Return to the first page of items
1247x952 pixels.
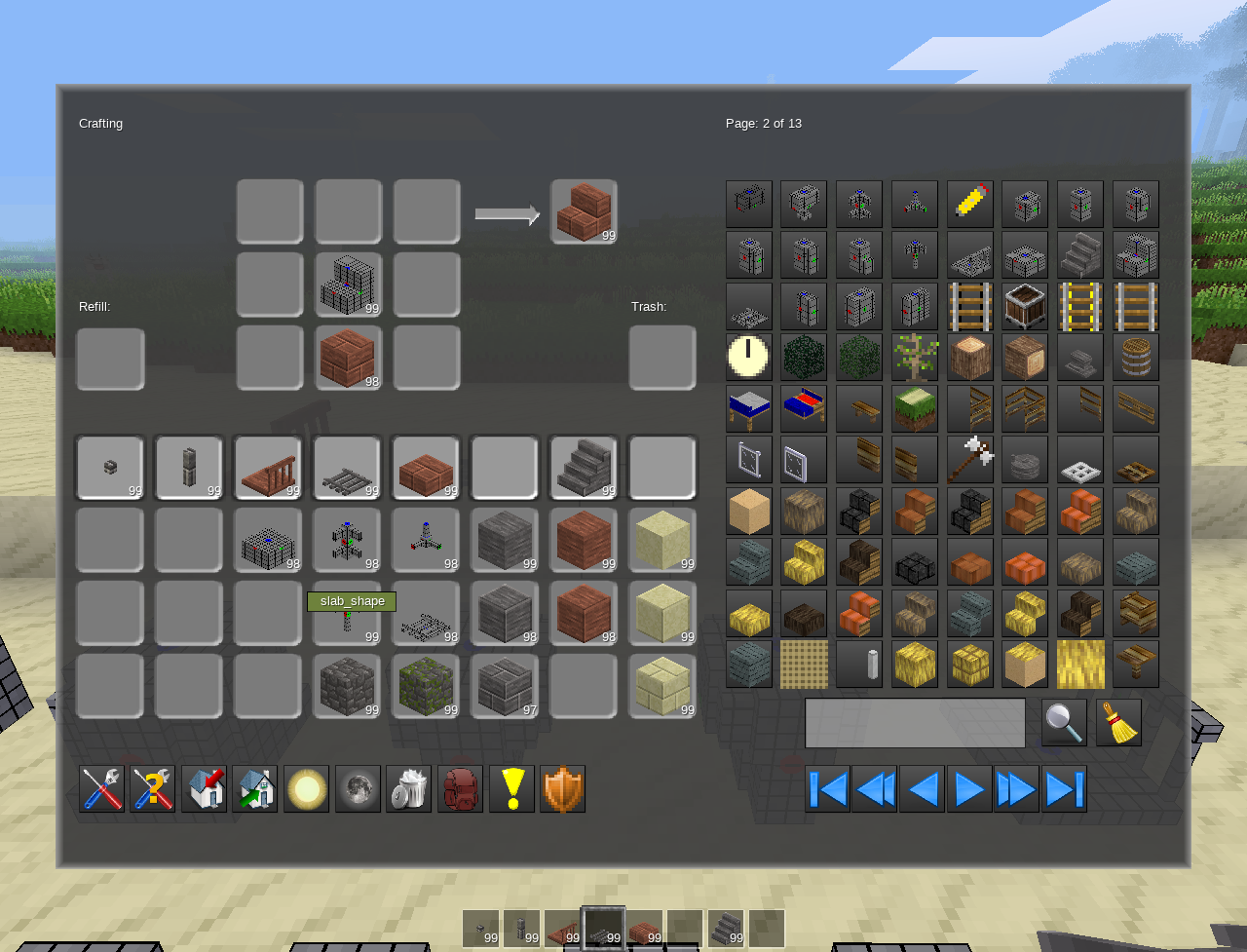coord(827,788)
